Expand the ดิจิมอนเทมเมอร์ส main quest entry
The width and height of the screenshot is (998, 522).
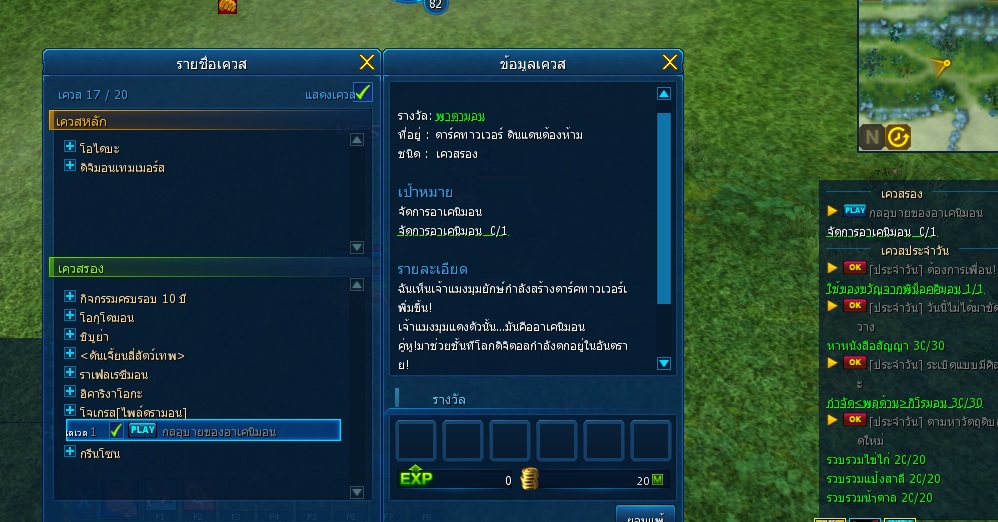70,167
